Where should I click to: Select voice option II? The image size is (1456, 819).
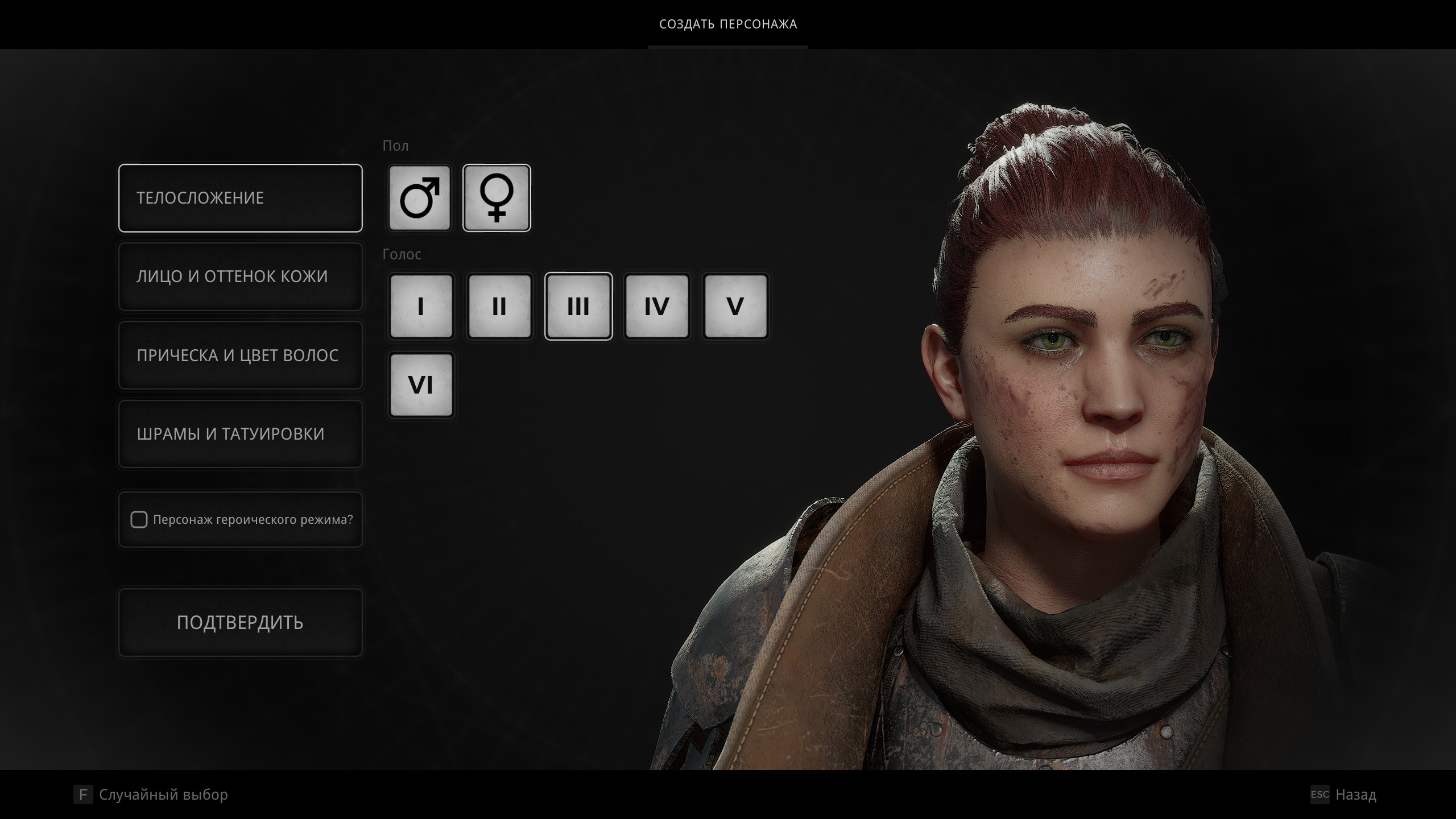point(499,307)
